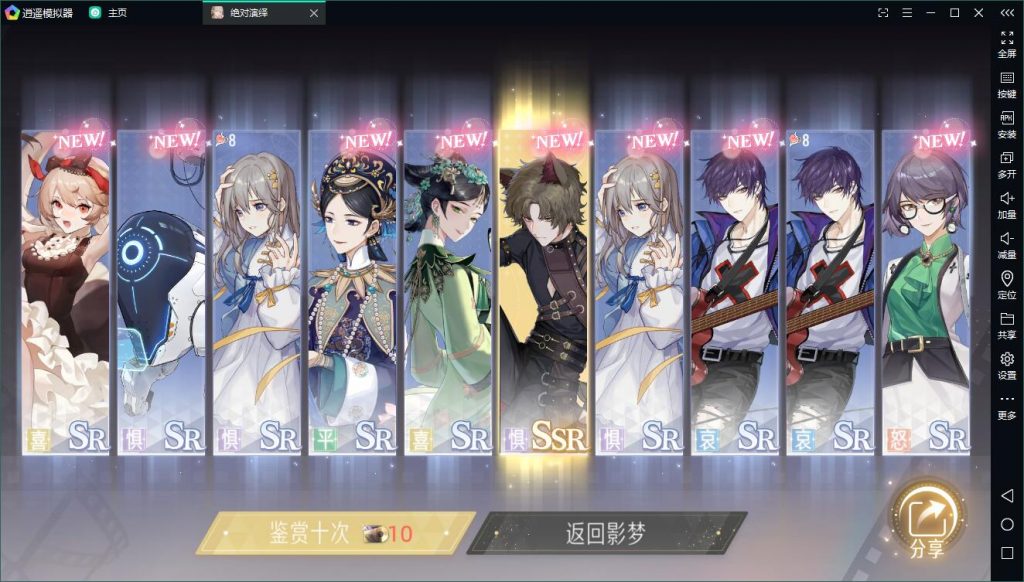Open the emulator 设置 settings

click(x=1007, y=365)
